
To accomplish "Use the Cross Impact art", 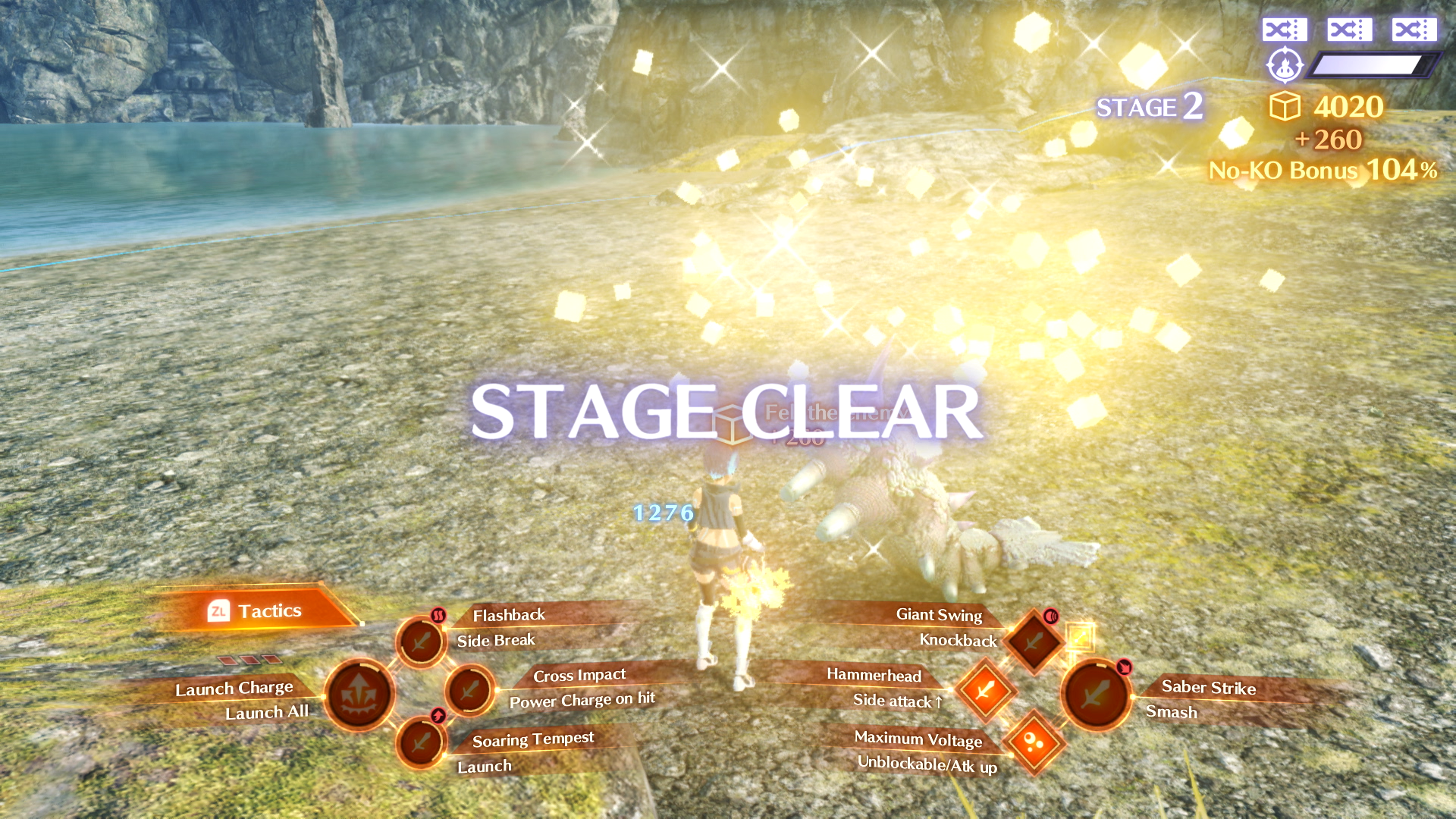I will [470, 690].
